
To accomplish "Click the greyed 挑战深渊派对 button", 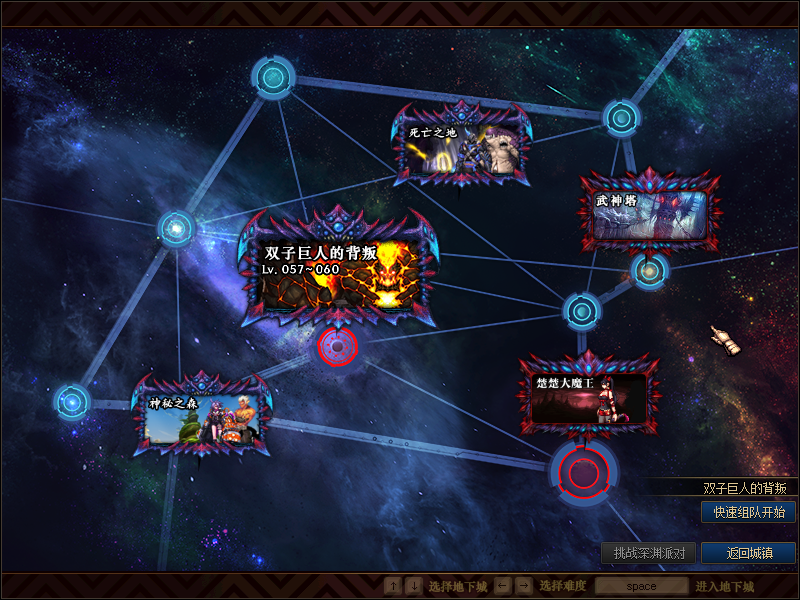I will point(648,553).
